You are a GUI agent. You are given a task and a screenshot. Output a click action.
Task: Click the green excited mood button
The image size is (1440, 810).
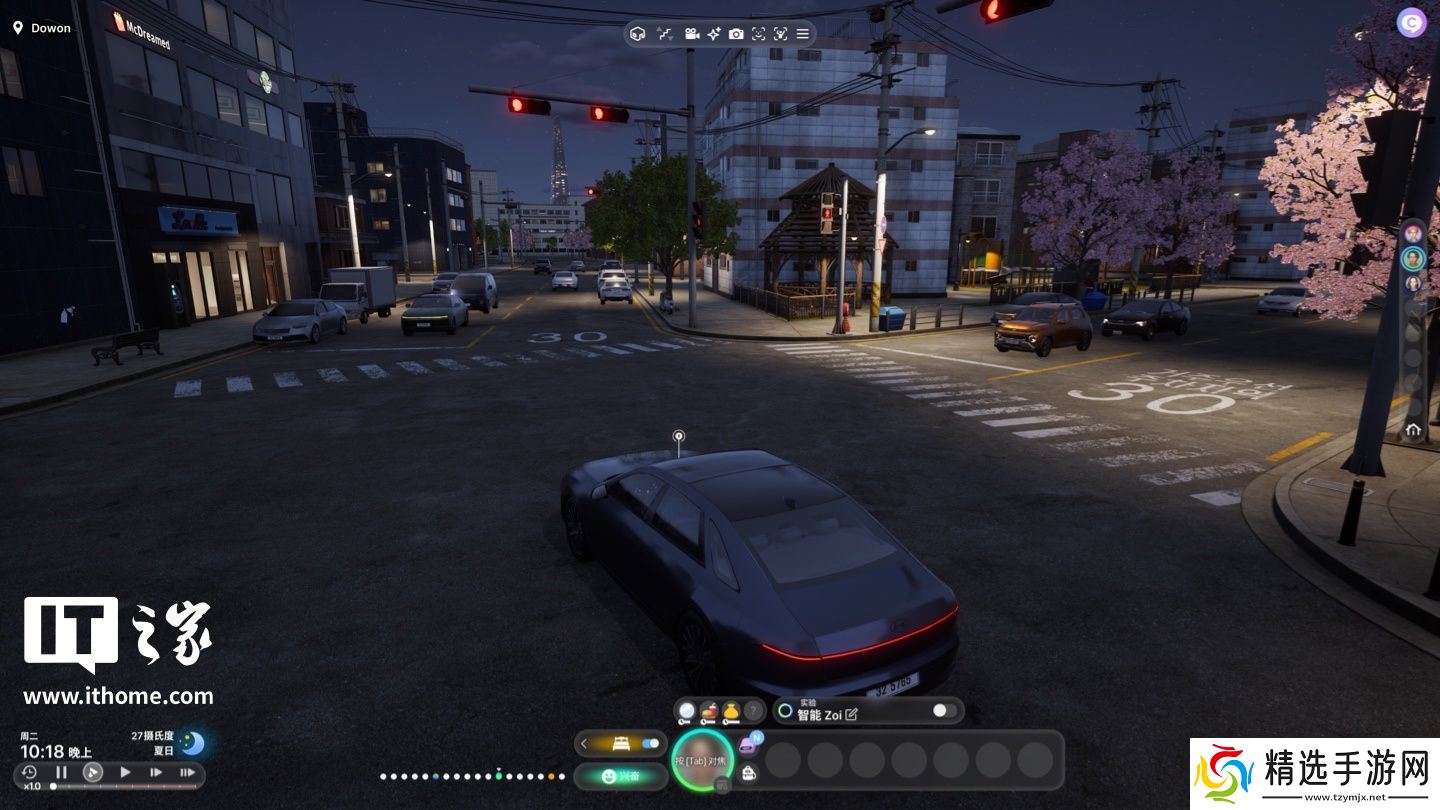(x=620, y=775)
